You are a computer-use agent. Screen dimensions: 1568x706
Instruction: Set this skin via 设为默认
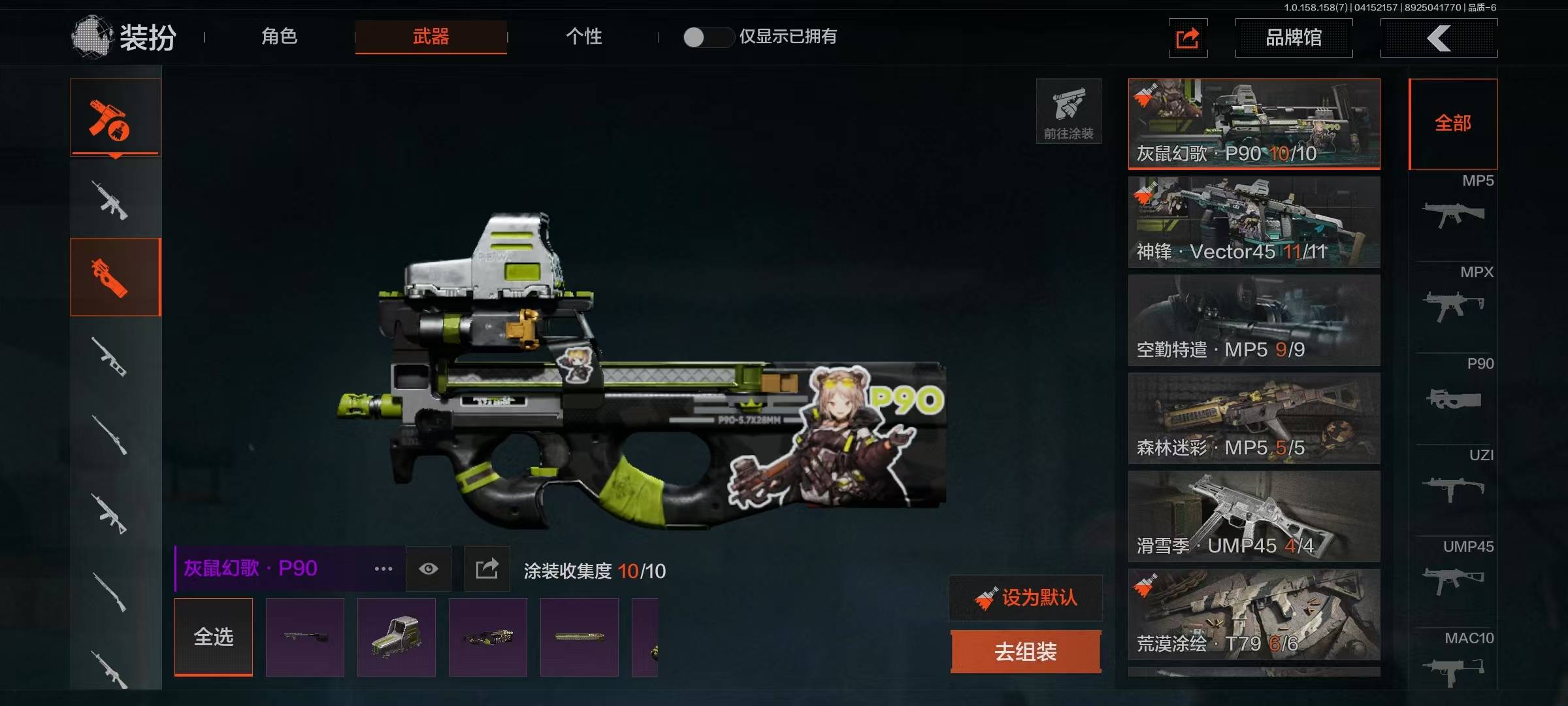(x=1026, y=597)
